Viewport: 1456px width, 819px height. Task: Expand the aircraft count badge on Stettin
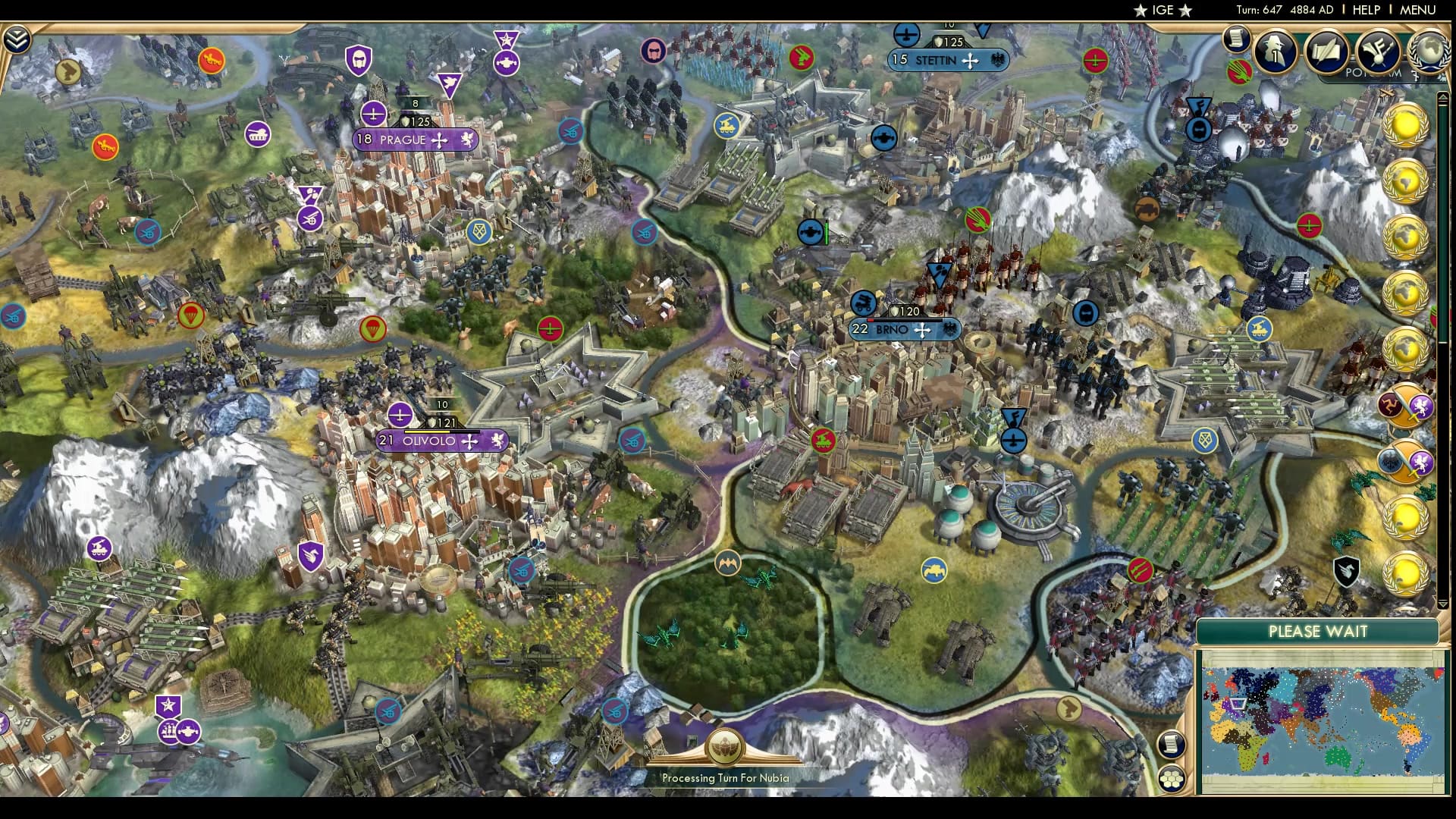[x=907, y=35]
